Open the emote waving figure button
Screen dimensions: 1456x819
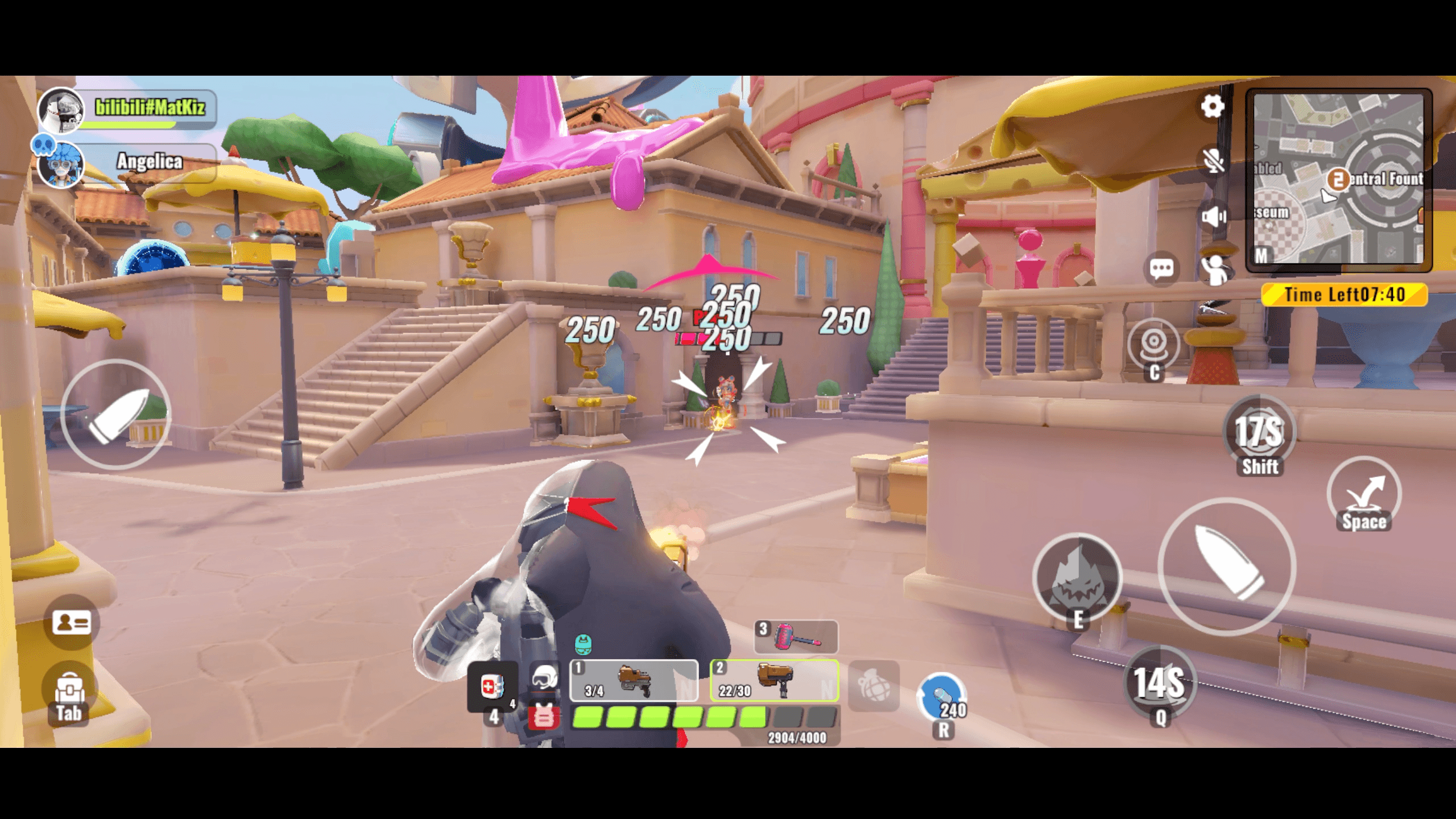click(1215, 270)
